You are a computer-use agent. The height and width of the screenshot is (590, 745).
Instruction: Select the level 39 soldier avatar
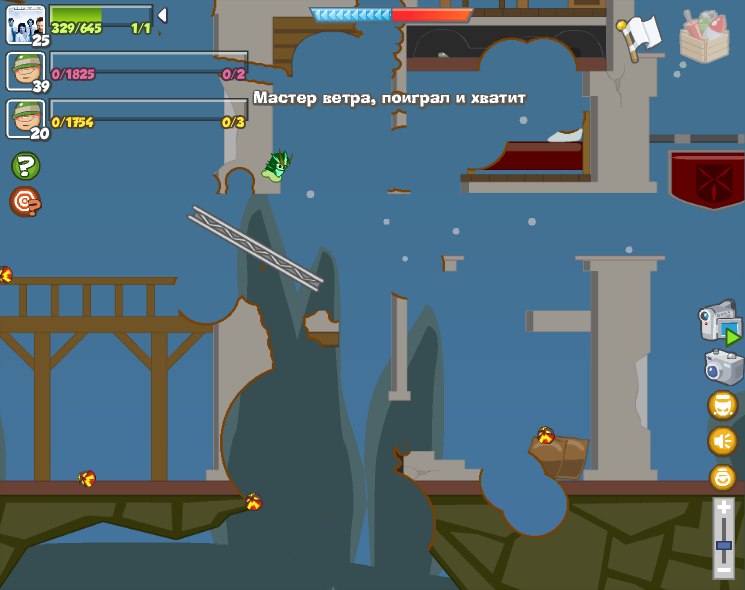(24, 71)
